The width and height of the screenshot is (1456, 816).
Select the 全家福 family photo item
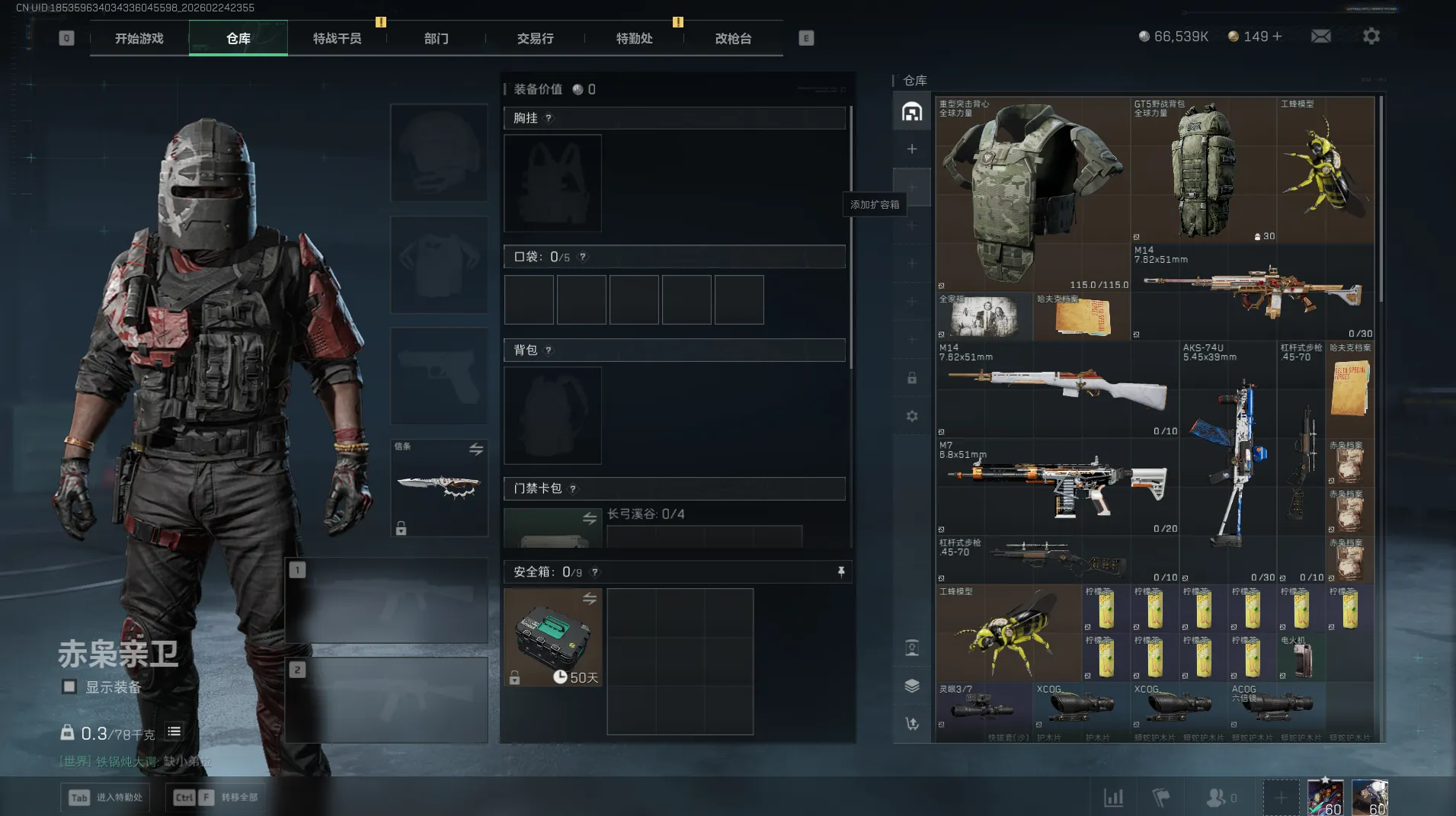[x=984, y=316]
